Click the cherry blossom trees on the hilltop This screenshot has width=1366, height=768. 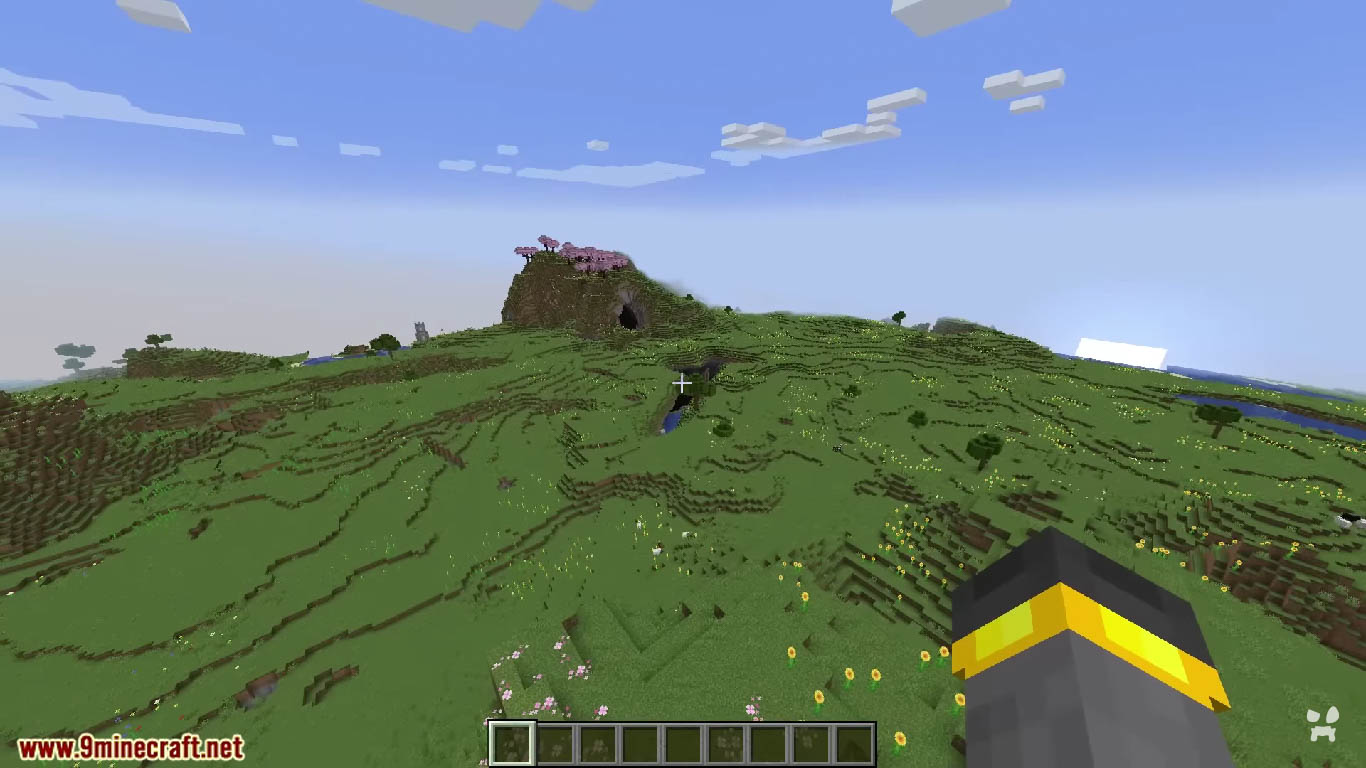(x=570, y=252)
